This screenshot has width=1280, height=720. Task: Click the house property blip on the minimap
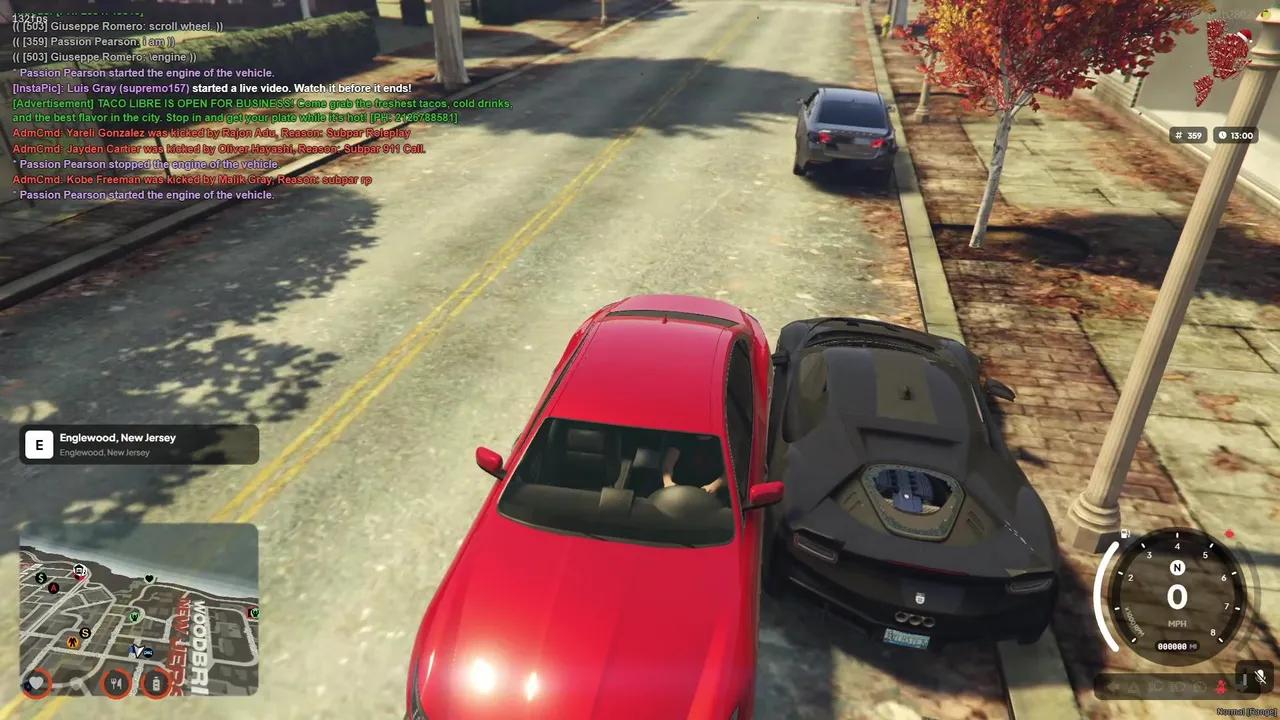[79, 571]
